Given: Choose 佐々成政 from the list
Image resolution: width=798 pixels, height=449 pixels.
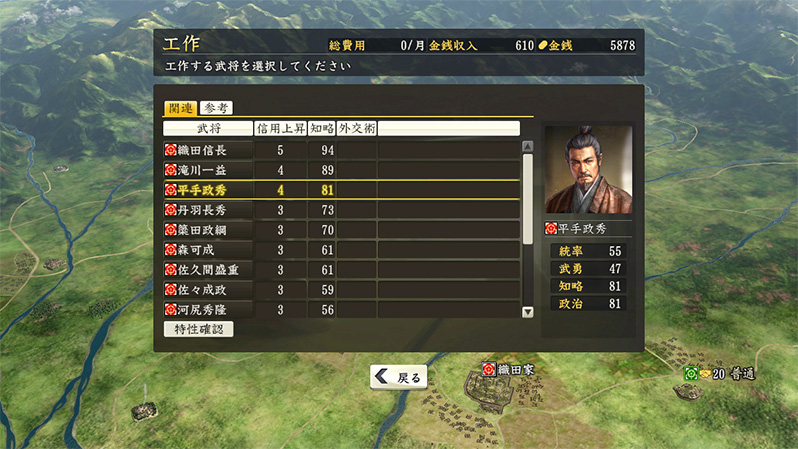Looking at the screenshot, I should tap(208, 290).
